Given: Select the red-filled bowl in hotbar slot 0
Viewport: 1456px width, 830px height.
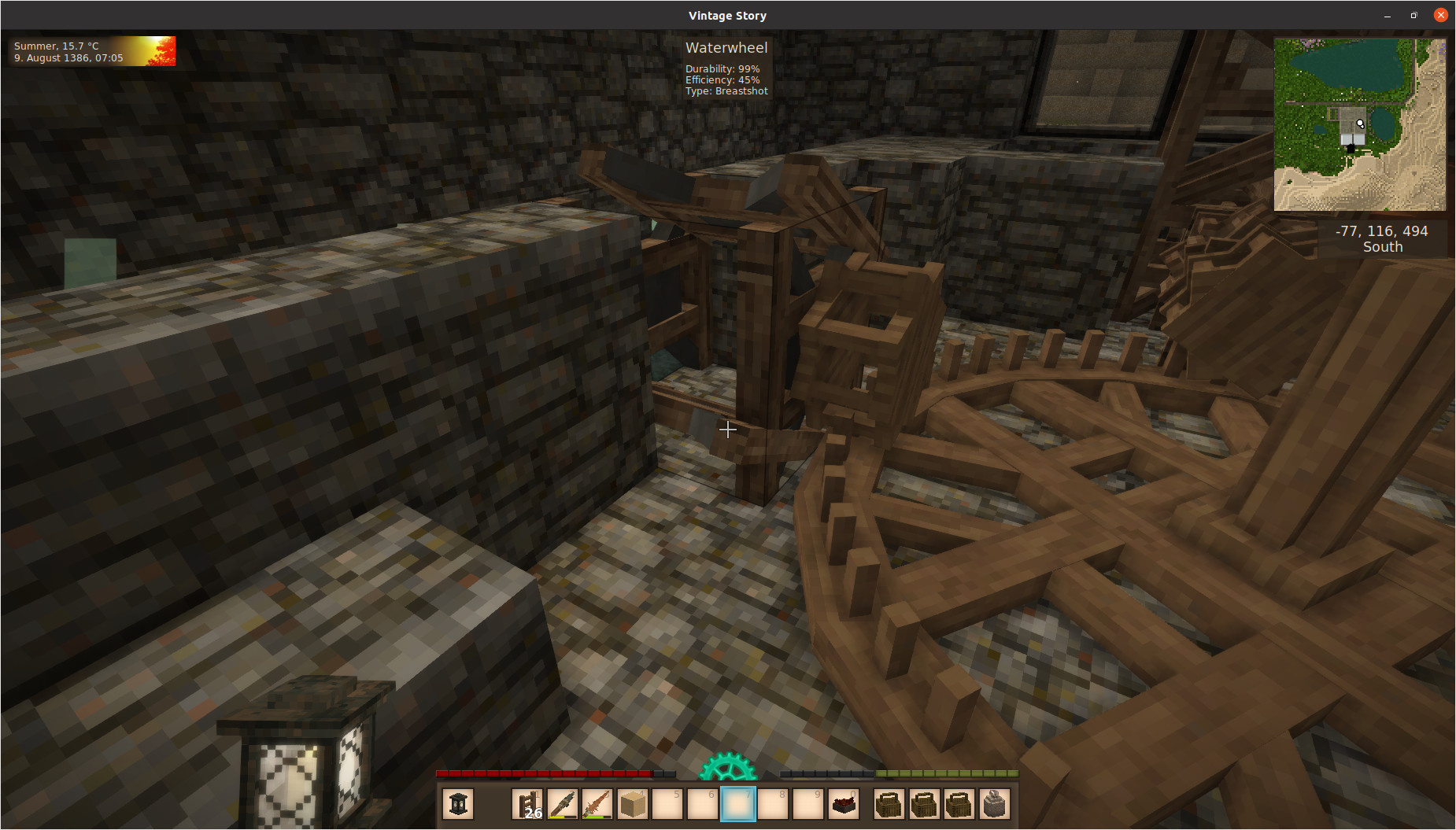Looking at the screenshot, I should 843,804.
